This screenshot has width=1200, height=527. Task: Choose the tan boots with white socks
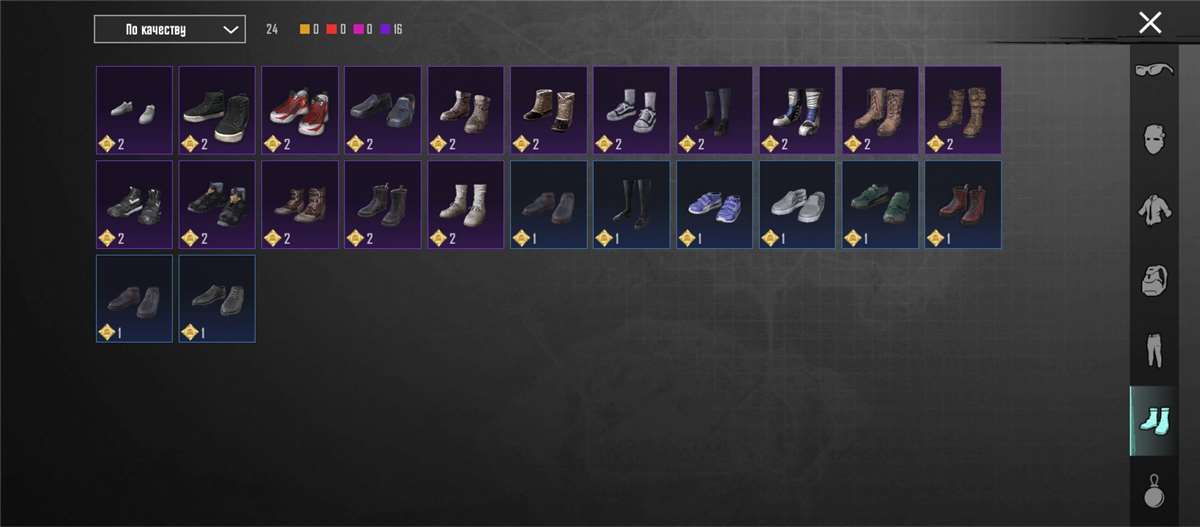466,205
